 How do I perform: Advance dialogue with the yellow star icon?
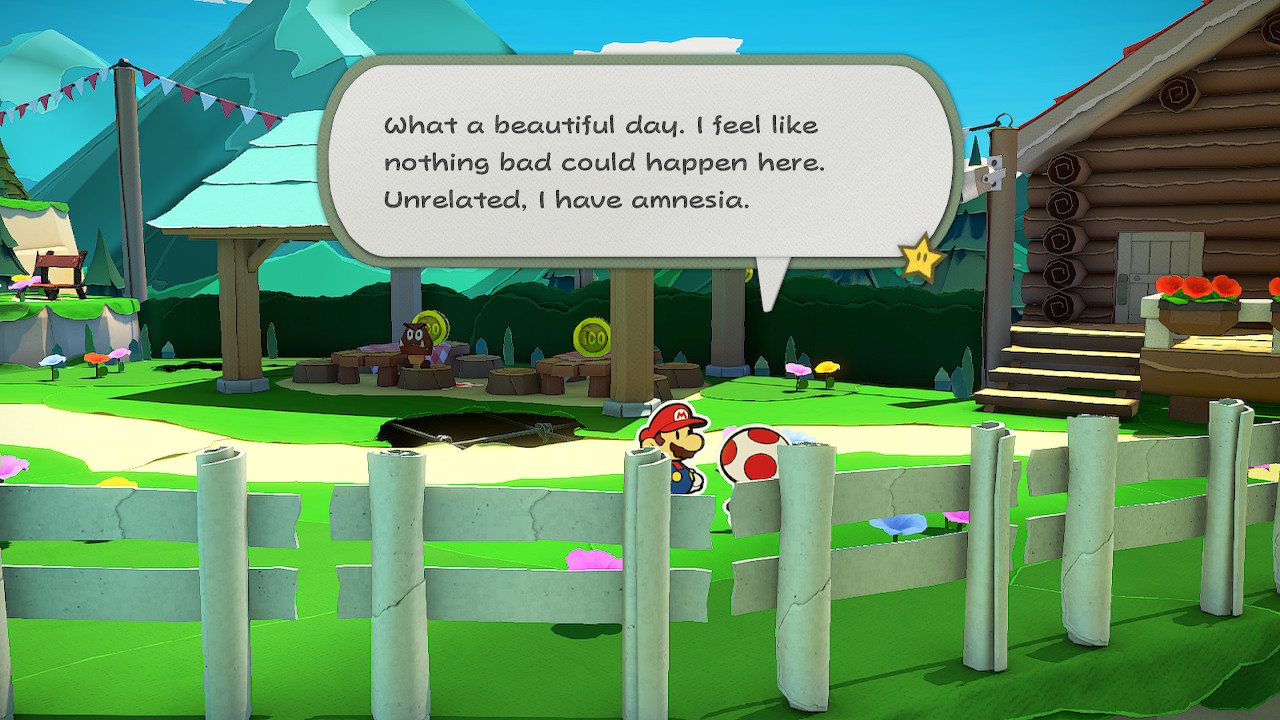(x=921, y=259)
